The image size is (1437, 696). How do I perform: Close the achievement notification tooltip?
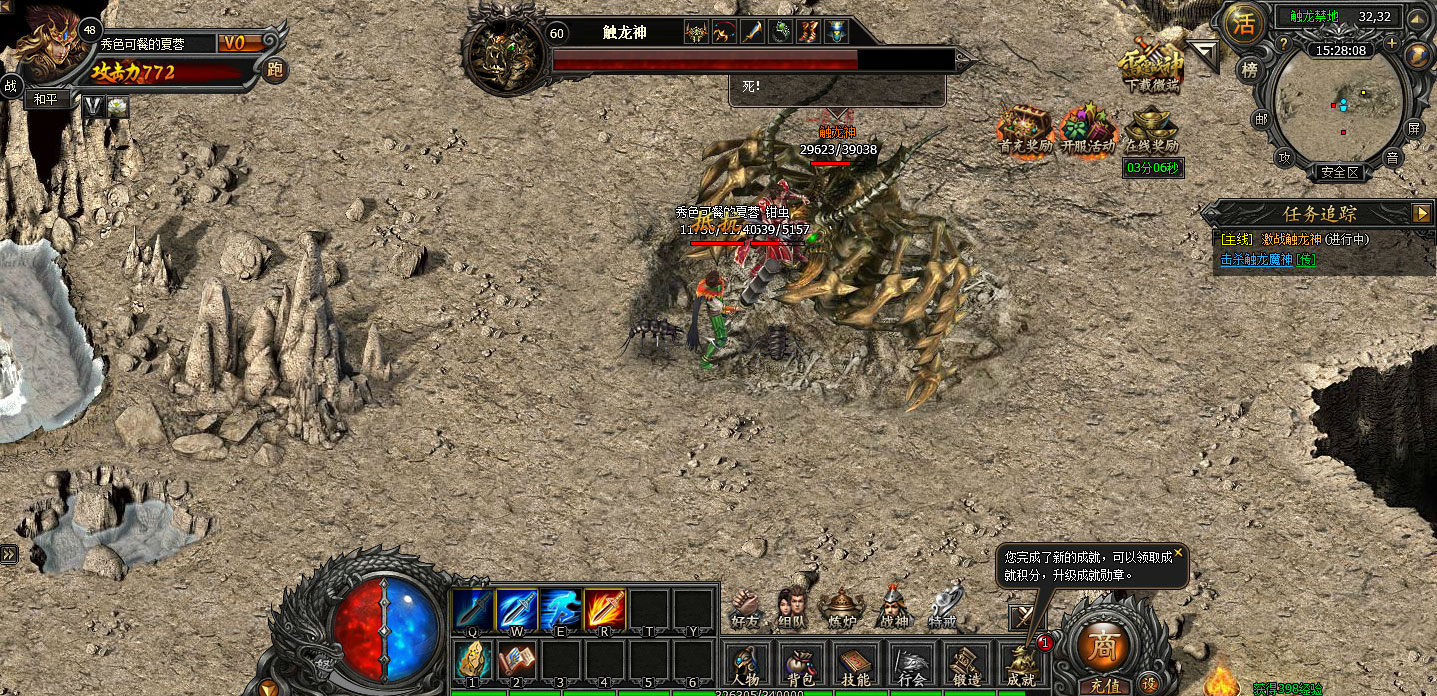click(1178, 552)
